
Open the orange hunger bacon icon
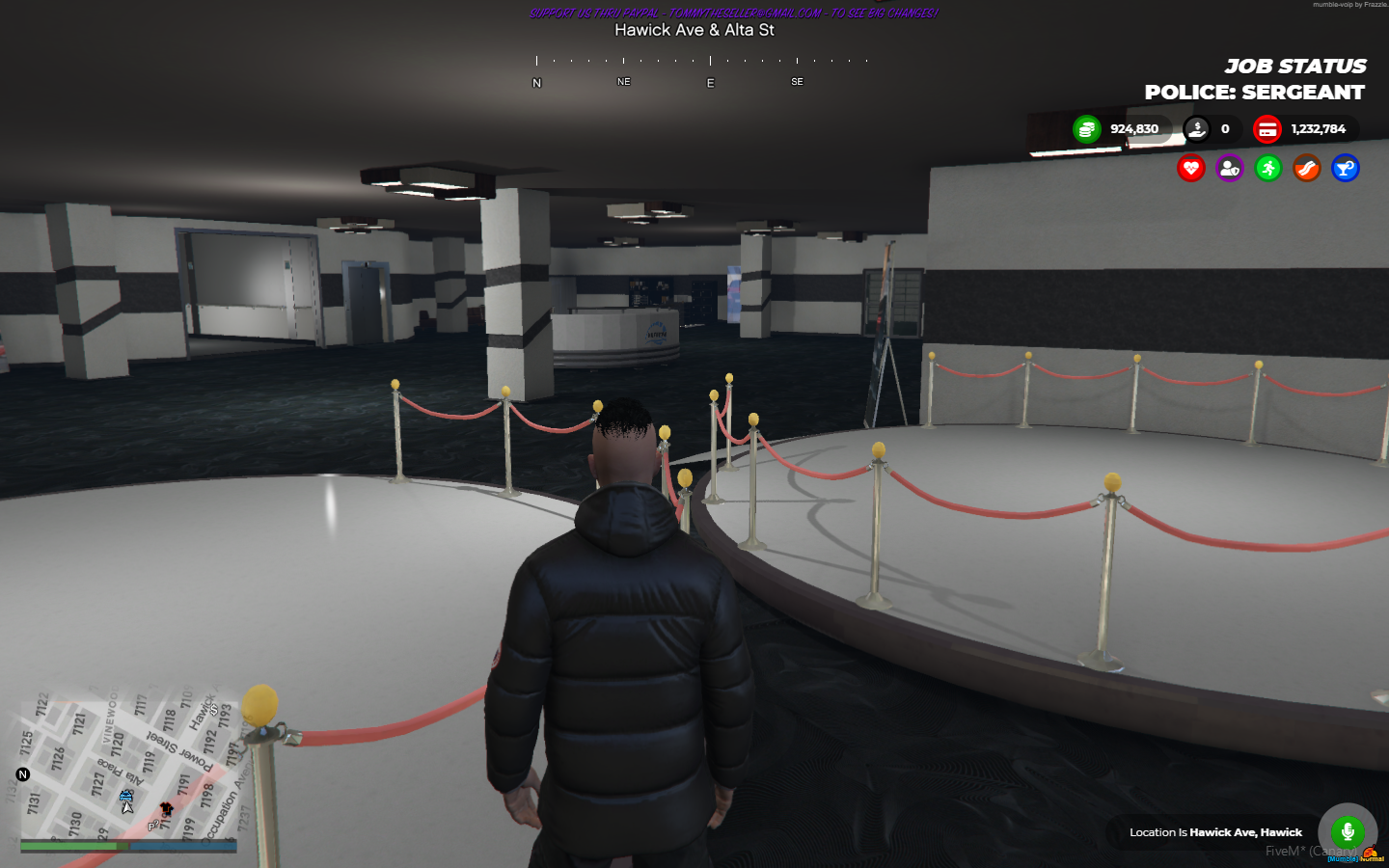click(1307, 168)
